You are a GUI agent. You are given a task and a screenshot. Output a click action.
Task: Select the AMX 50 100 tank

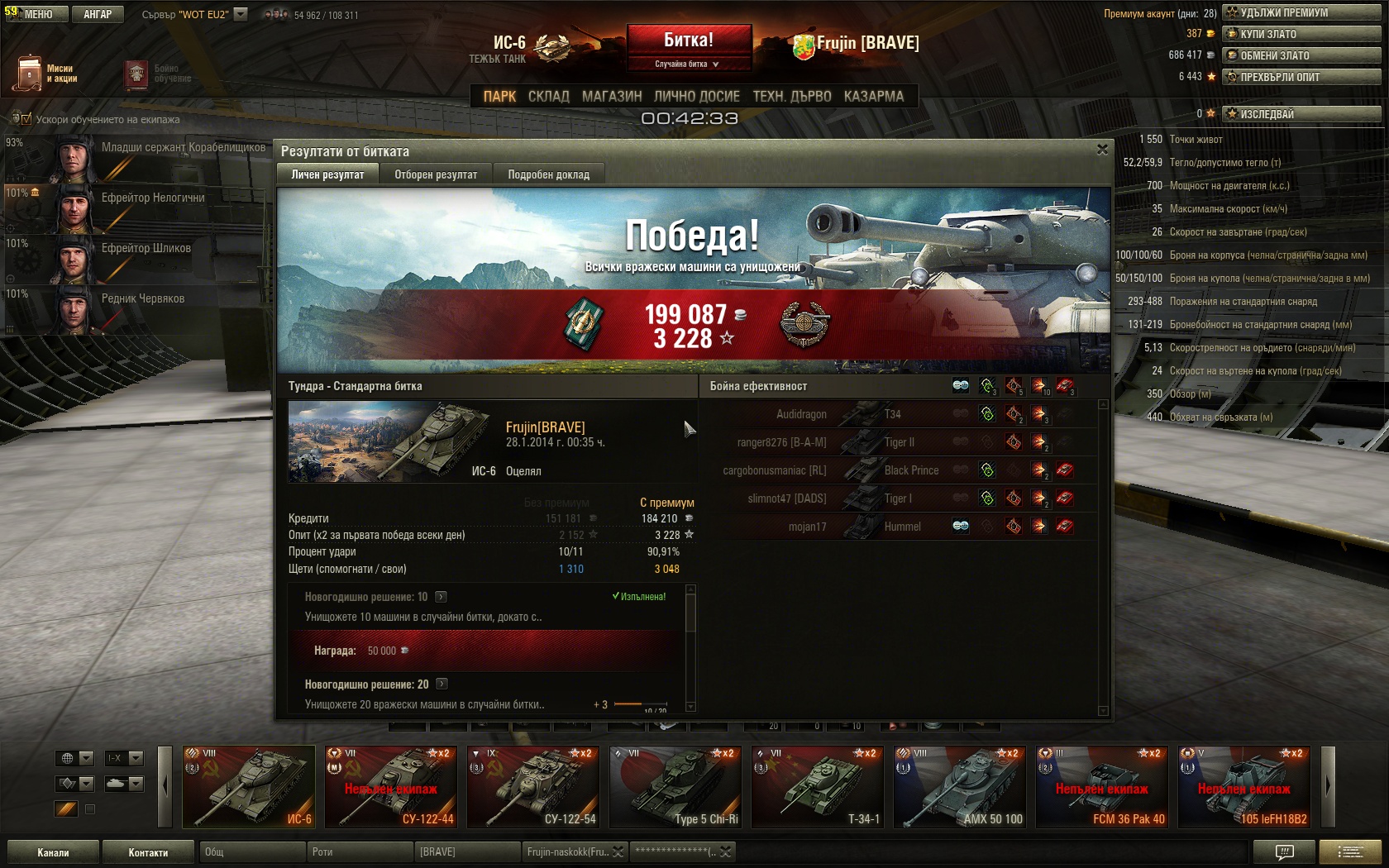[960, 787]
